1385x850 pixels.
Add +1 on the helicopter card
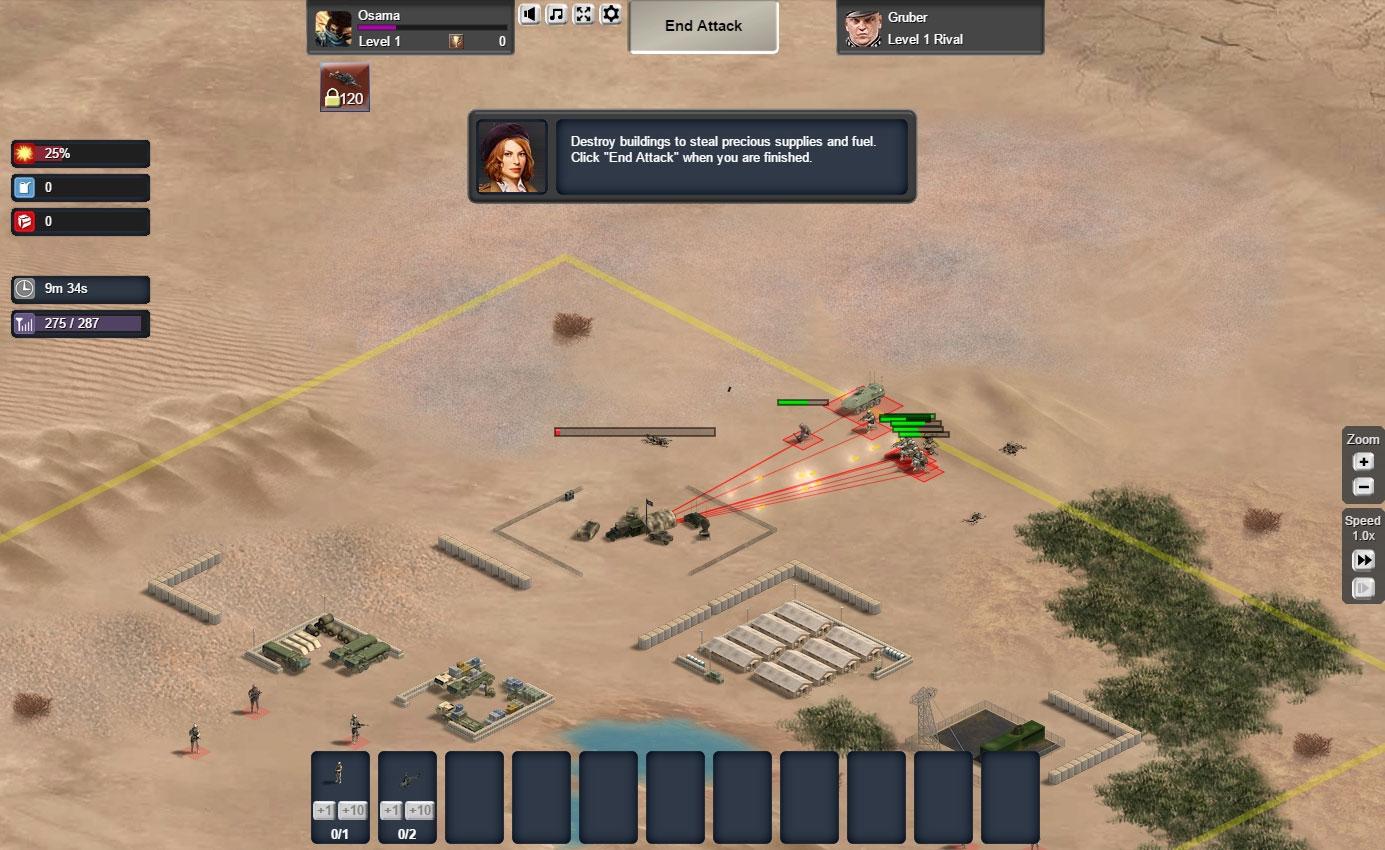(x=391, y=811)
